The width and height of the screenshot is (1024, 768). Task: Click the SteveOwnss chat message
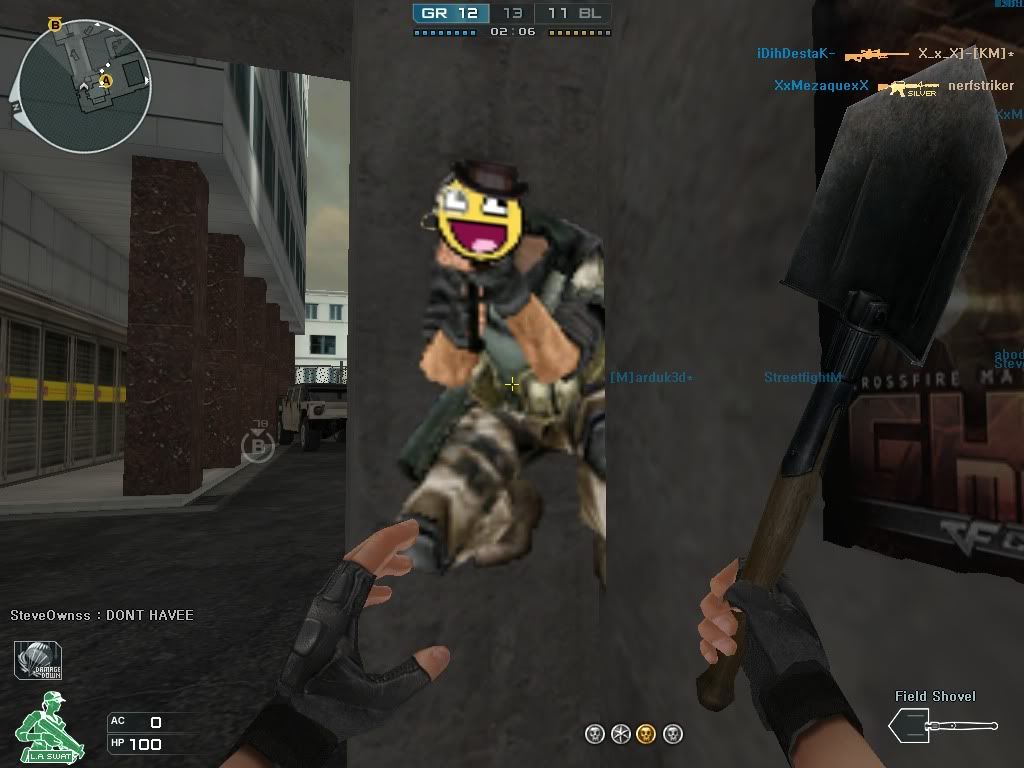(102, 615)
